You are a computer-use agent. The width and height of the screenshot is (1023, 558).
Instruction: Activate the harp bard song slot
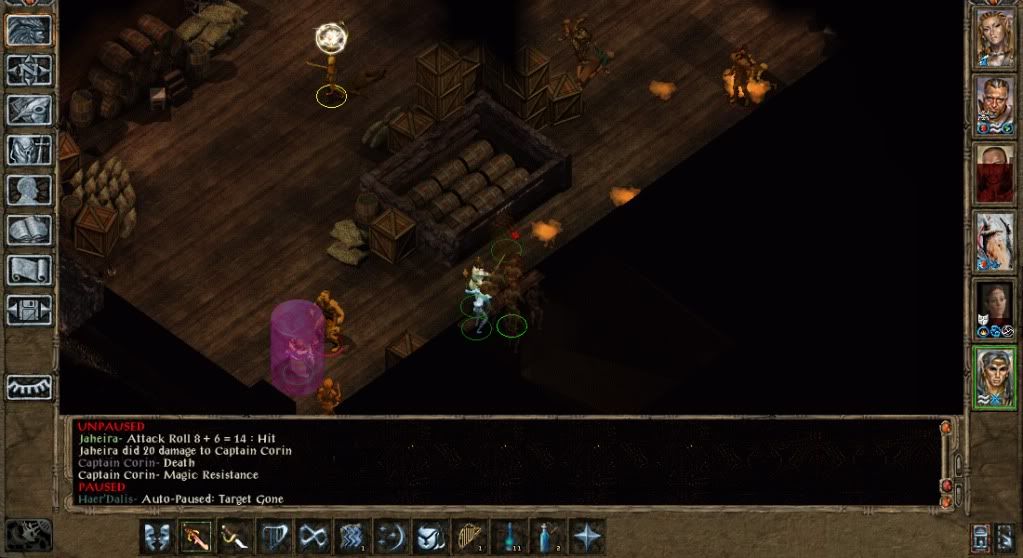coord(468,537)
